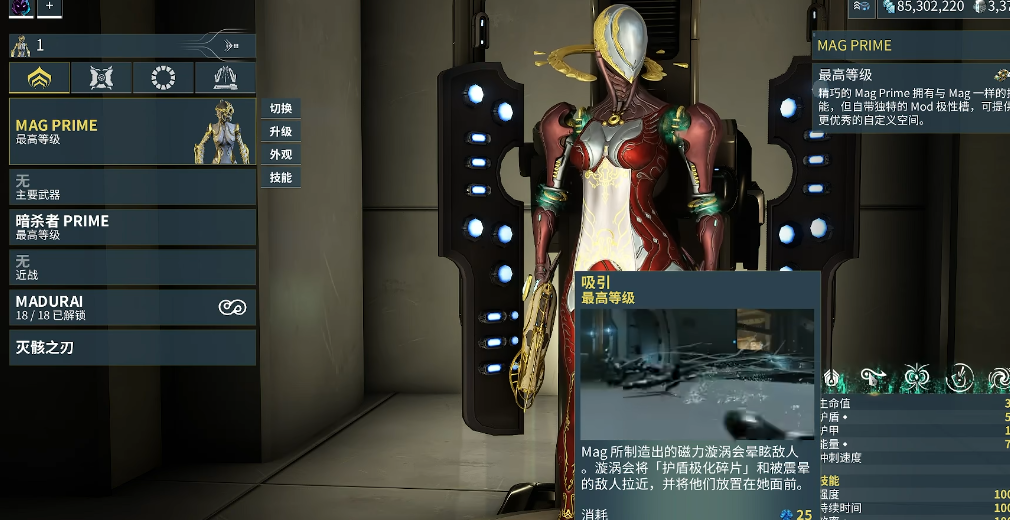Open the 升级 (upgrade) menu
The height and width of the screenshot is (520, 1010).
coord(281,132)
